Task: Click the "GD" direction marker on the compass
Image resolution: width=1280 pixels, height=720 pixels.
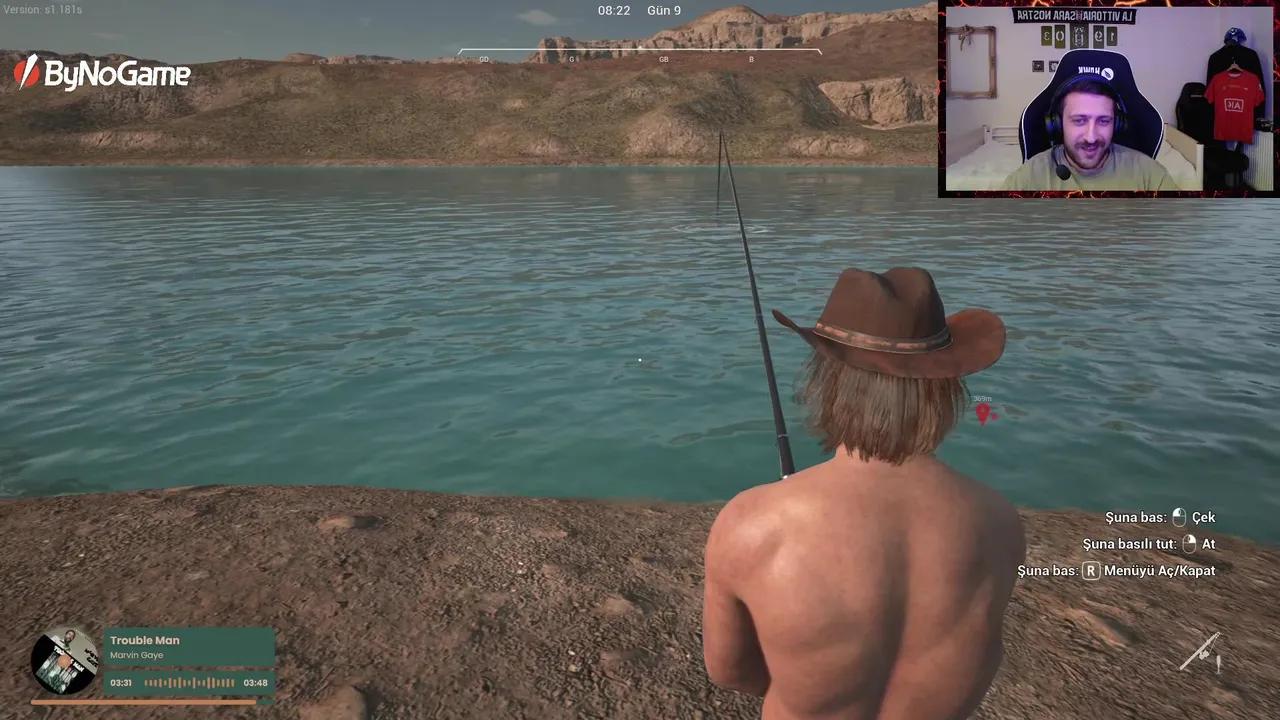Action: pos(484,59)
